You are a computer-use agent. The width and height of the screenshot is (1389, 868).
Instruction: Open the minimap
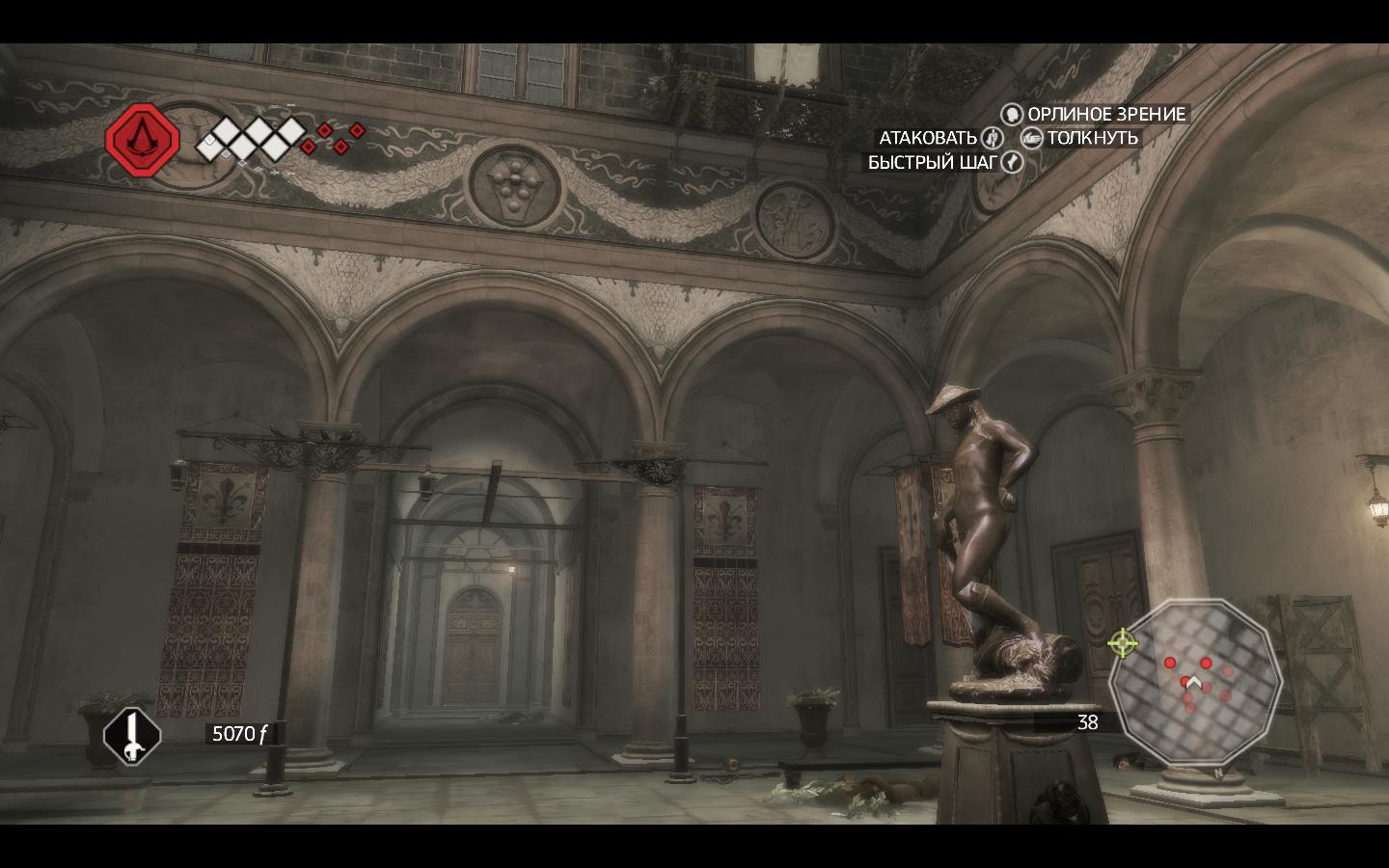[x=1196, y=687]
